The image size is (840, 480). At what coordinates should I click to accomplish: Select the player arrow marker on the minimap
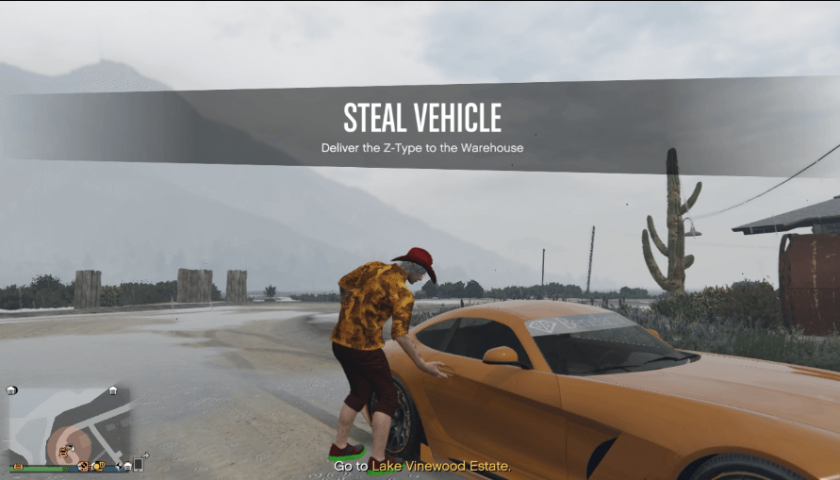click(x=70, y=446)
